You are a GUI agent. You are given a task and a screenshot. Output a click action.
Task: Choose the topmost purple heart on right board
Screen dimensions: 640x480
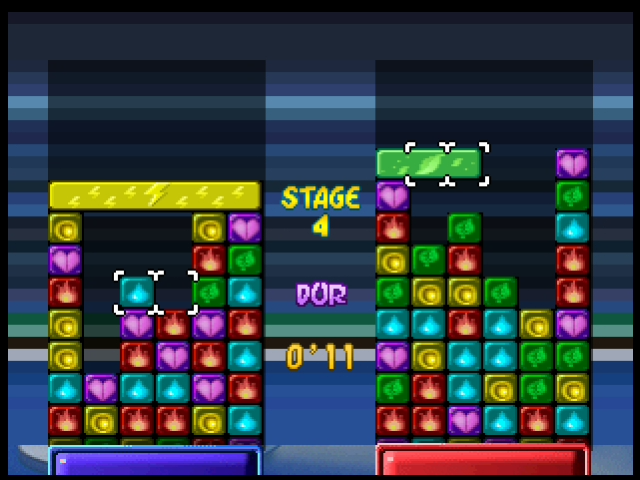[572, 163]
